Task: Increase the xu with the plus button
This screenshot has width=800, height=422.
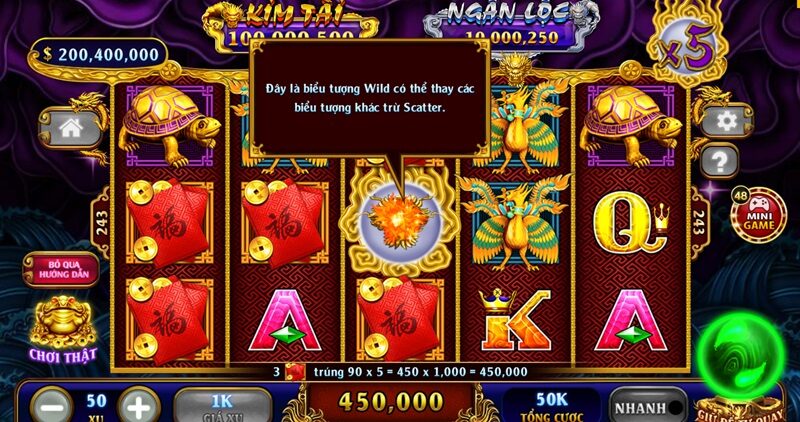Action: click(x=139, y=407)
